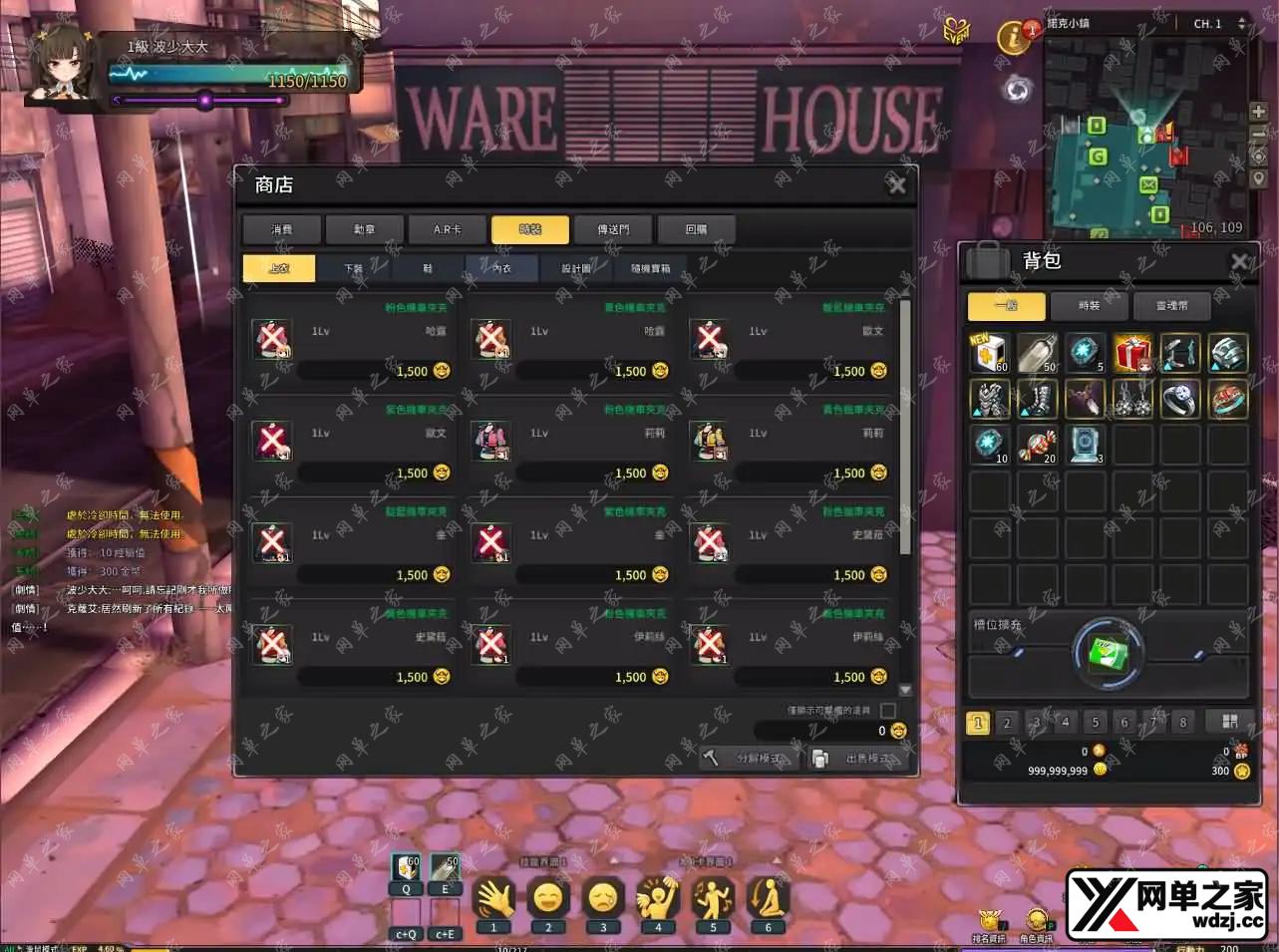Screen dimensions: 1279x952
Task: Toggle the show-only-equippable-items checkbox
Action: tap(888, 710)
